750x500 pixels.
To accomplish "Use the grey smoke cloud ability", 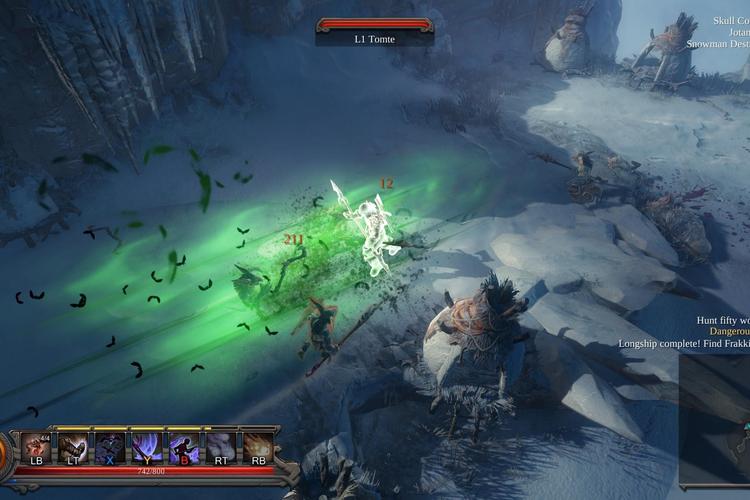I will (x=221, y=445).
